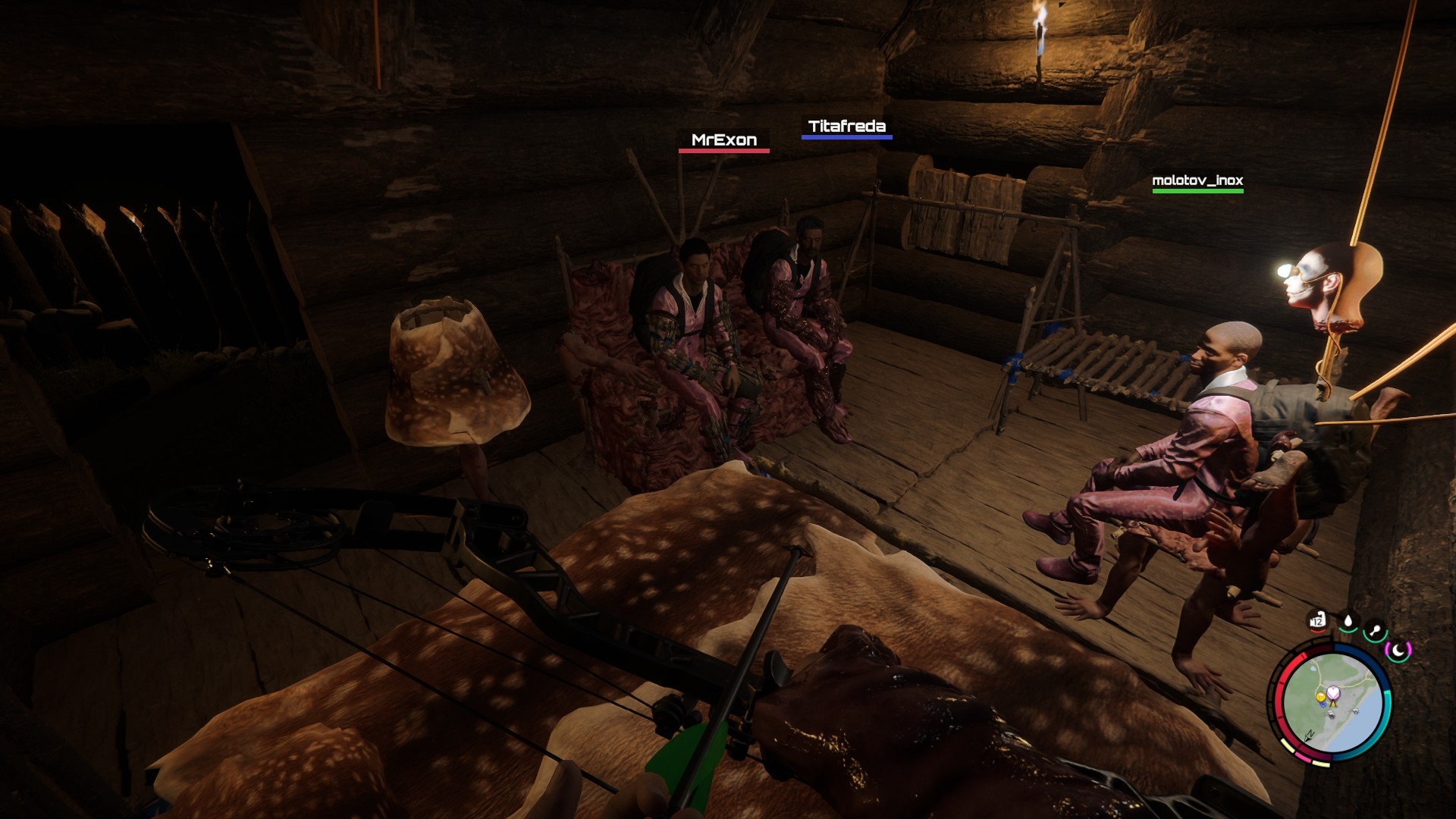1456x819 pixels.
Task: Select the Titafreda player name tag
Action: [846, 127]
